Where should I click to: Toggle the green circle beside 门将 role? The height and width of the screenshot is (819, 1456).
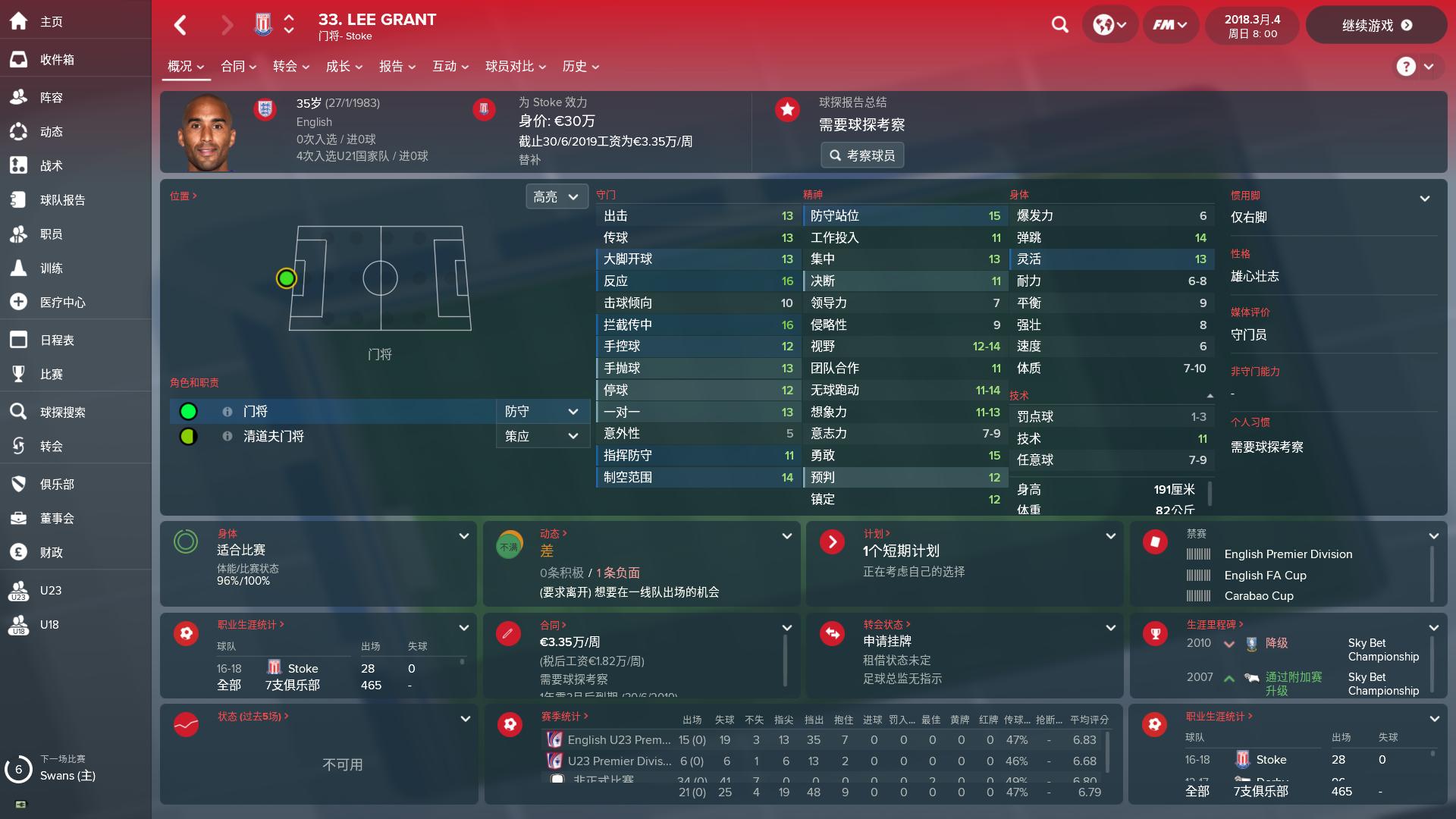[188, 410]
